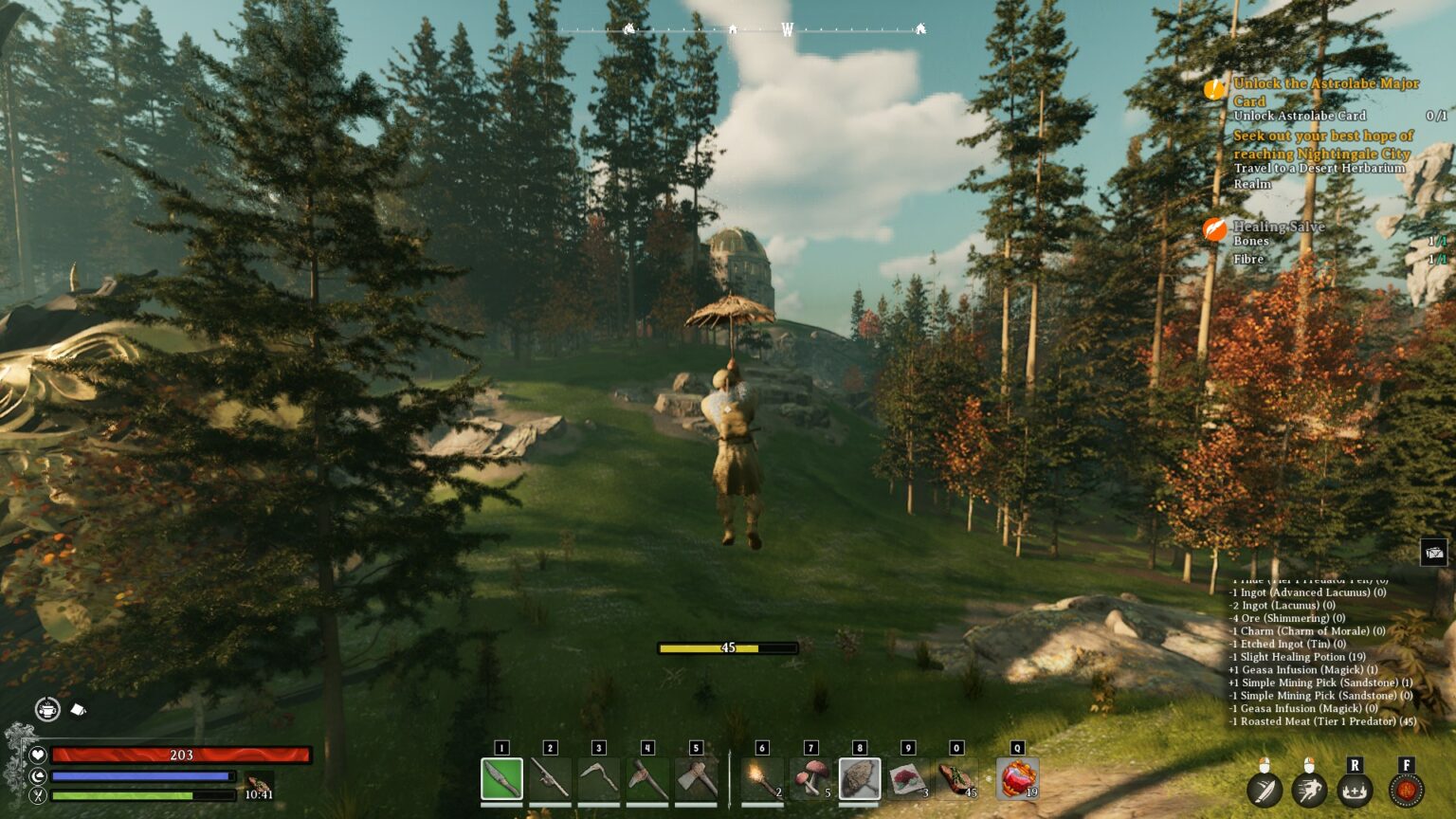1456x819 pixels.
Task: Equip the wood axe from the hotbar
Action: (x=696, y=779)
